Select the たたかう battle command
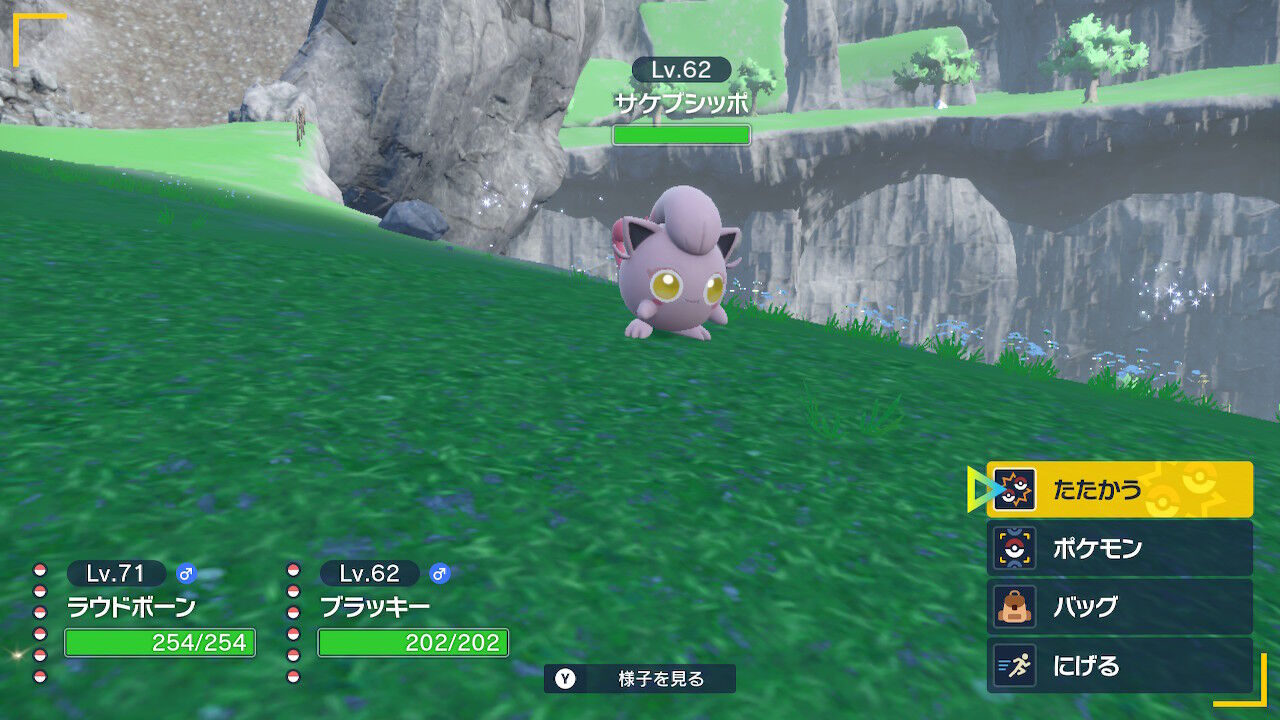The height and width of the screenshot is (720, 1280). click(x=1119, y=490)
